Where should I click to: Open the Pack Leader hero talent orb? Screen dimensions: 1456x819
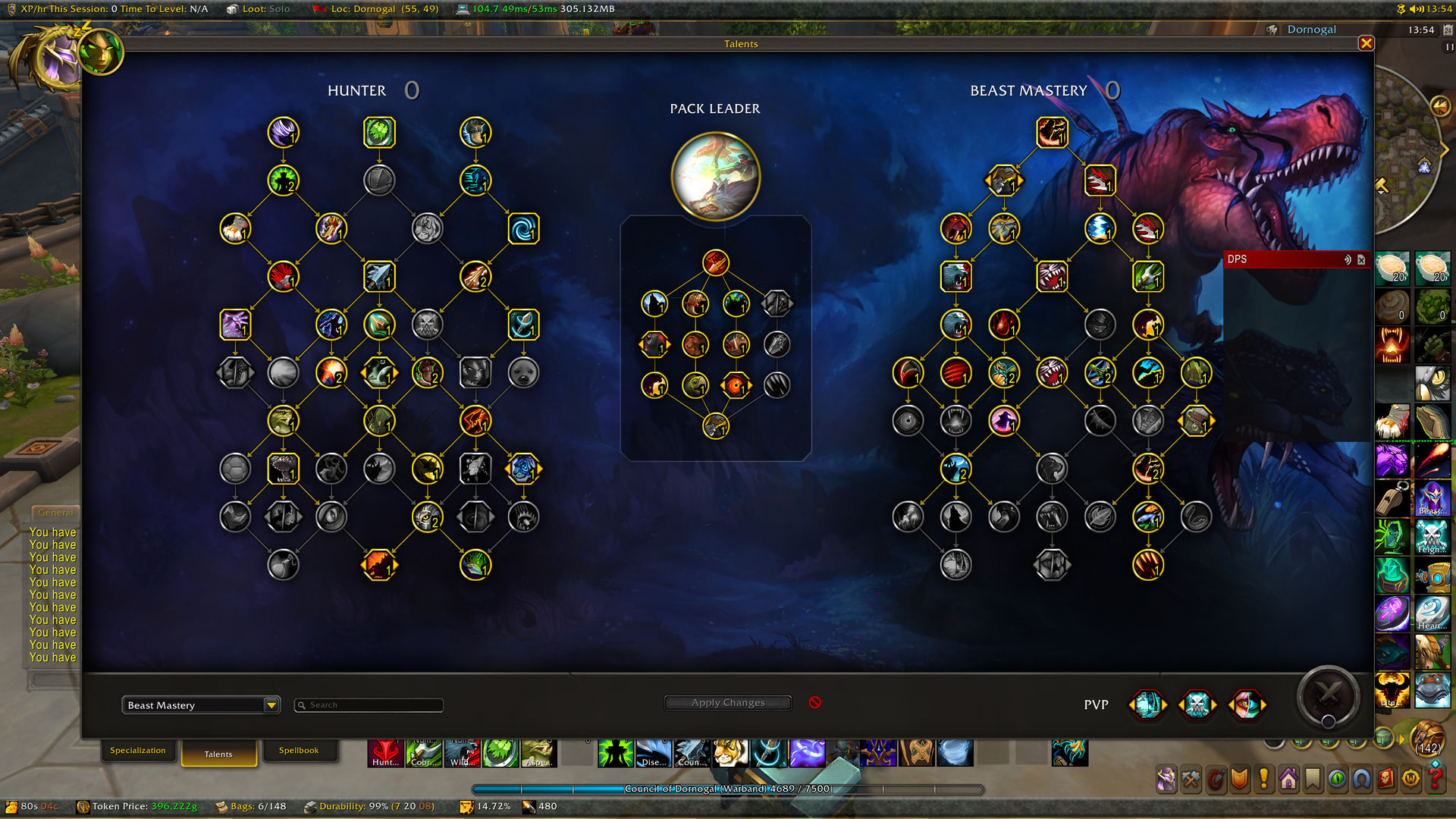click(715, 176)
